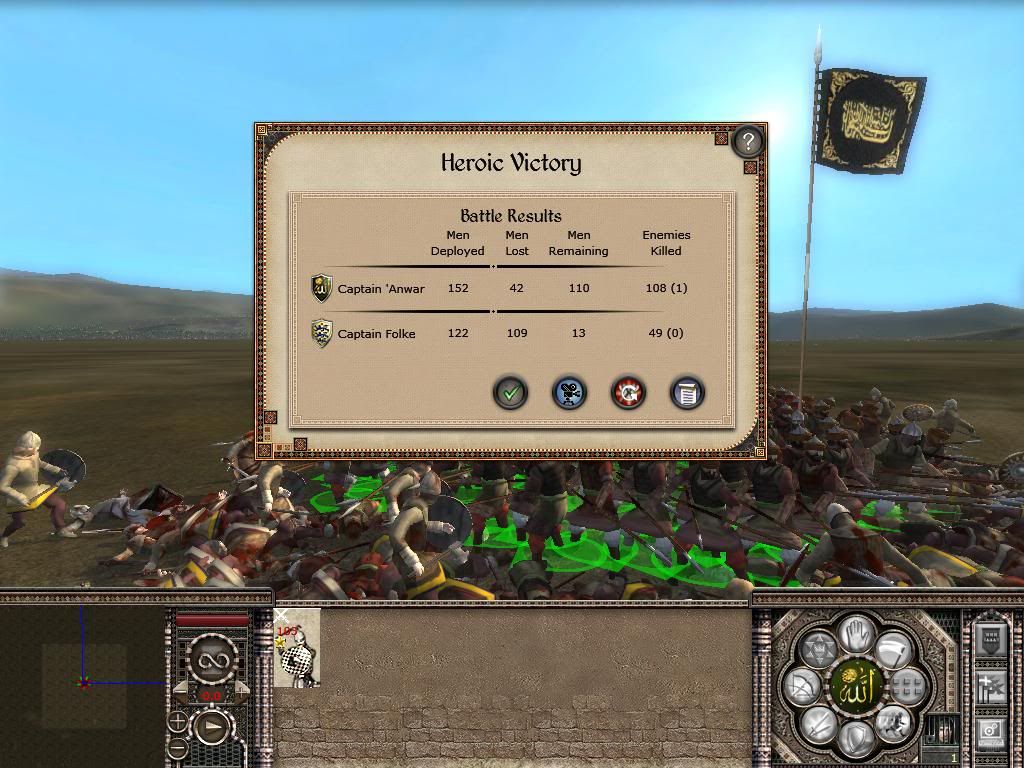This screenshot has width=1024, height=768.
Task: Toggle the guard mode shield icon
Action: click(855, 740)
